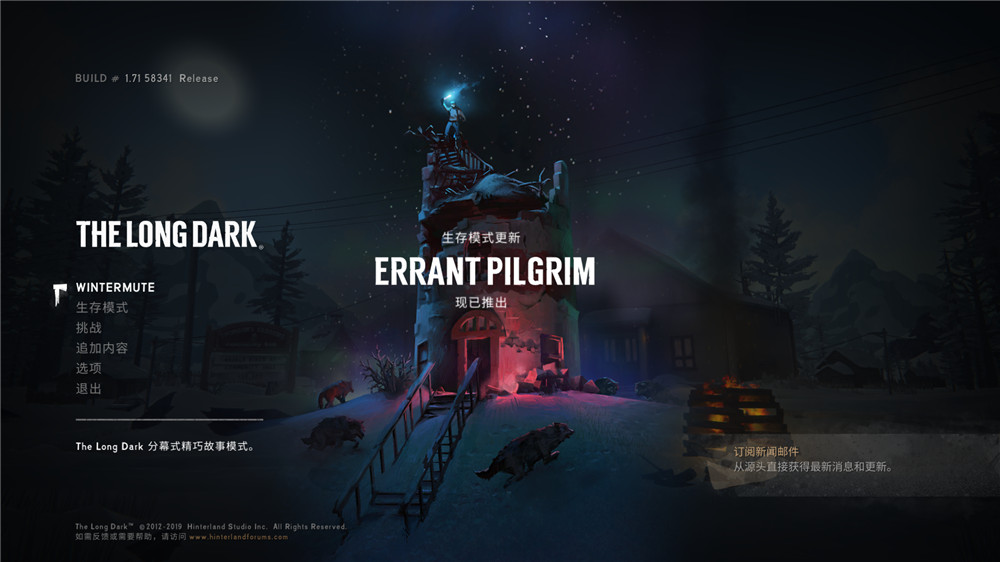Open the 追加内容 extras menu
Viewport: 1000px width, 562px height.
(x=102, y=348)
